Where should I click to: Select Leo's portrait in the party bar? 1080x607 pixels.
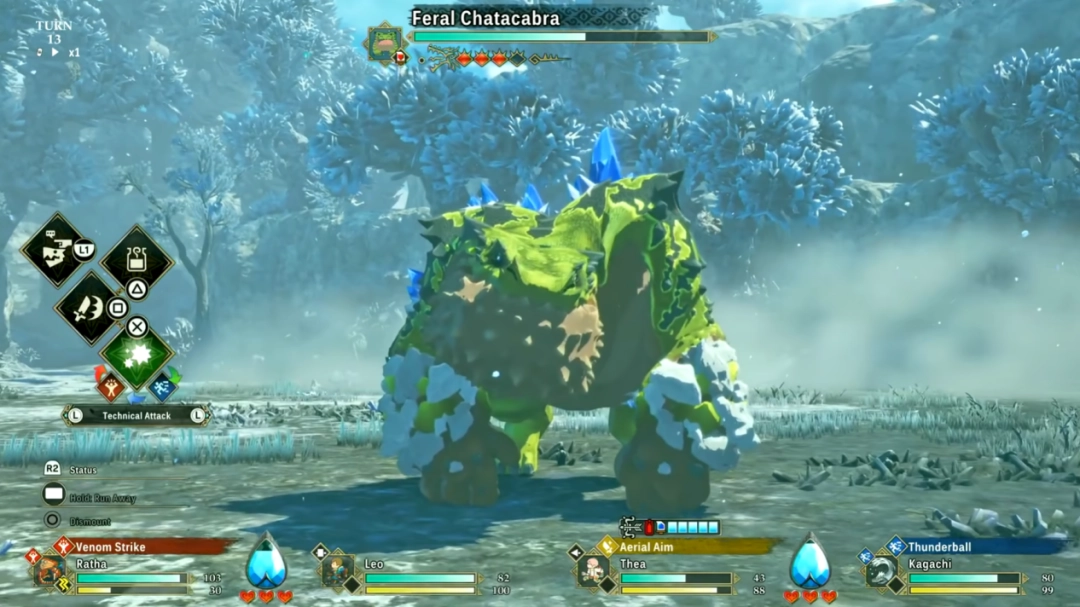click(x=338, y=570)
